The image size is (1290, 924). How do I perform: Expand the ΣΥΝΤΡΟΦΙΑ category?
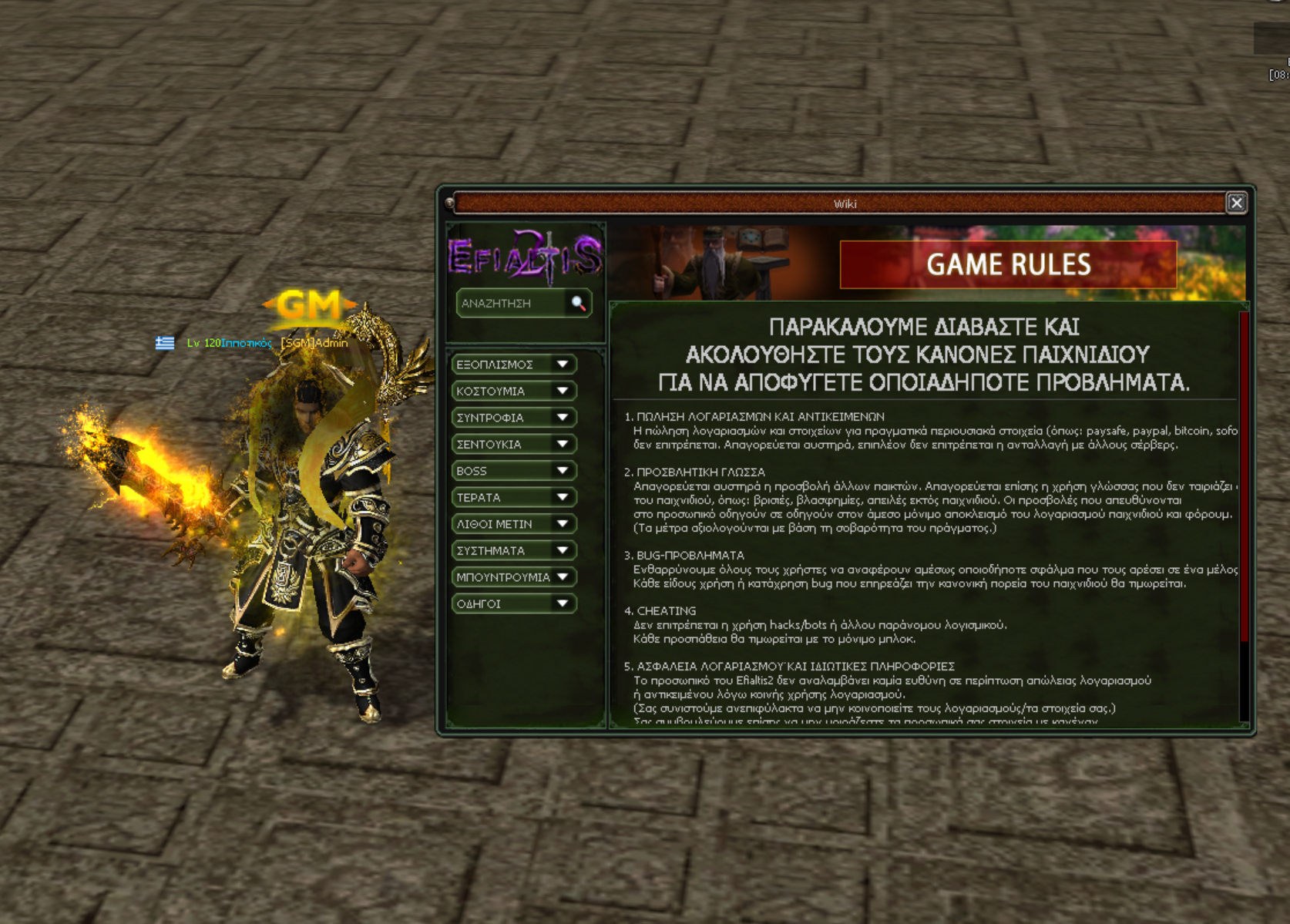(x=513, y=418)
